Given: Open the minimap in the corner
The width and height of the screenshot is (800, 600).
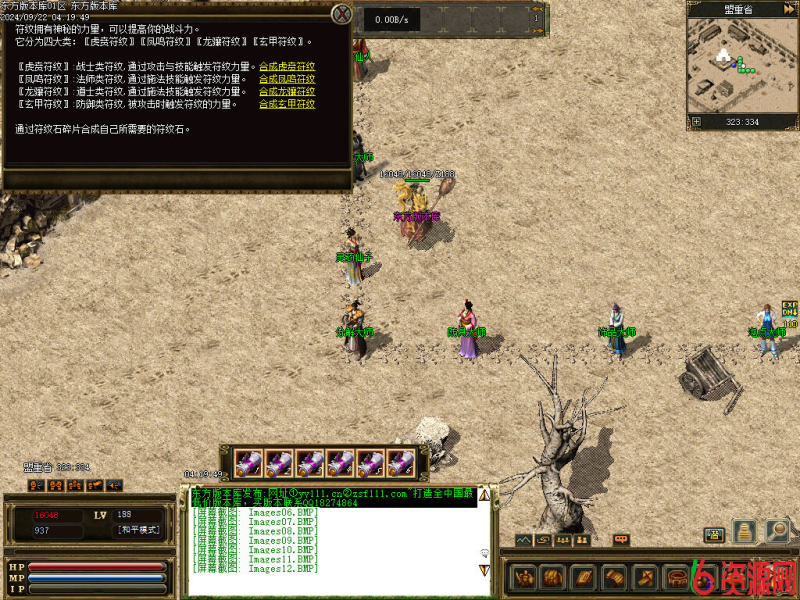Looking at the screenshot, I should tap(742, 65).
